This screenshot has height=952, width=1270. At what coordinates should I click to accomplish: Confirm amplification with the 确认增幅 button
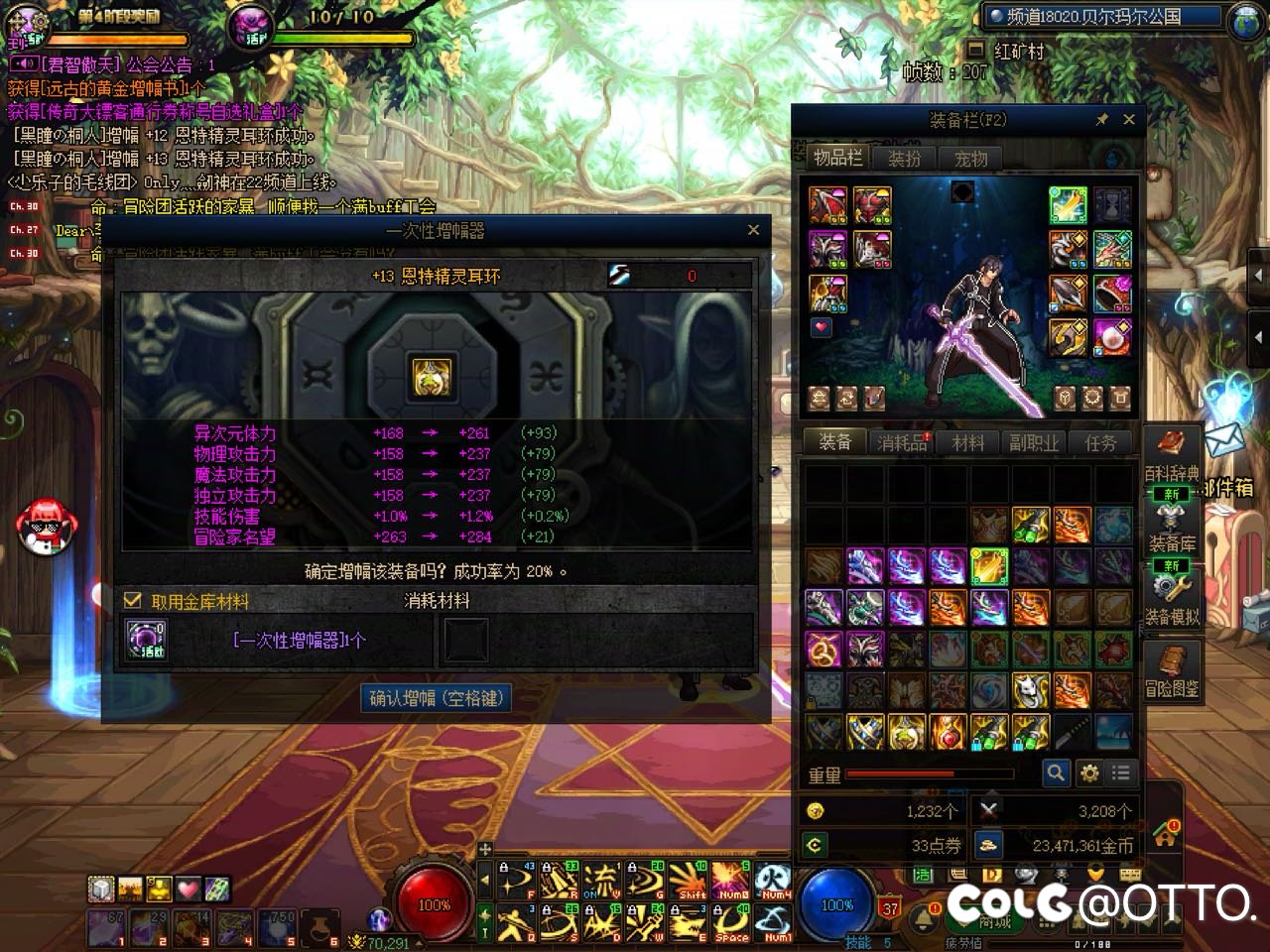click(437, 698)
